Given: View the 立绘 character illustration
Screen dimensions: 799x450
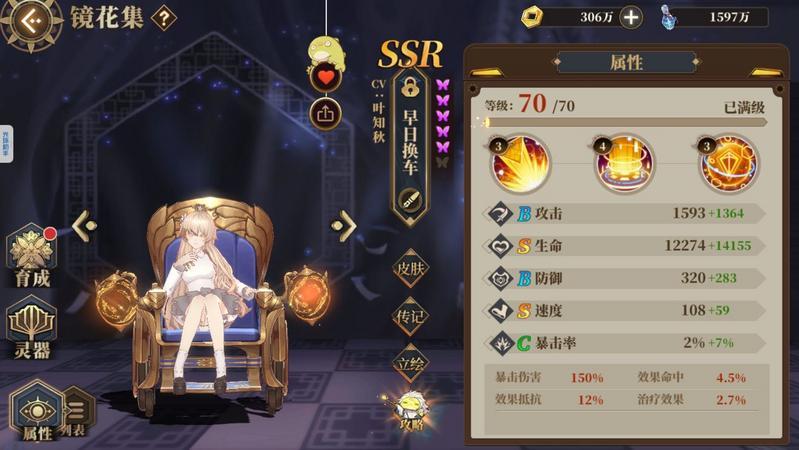Looking at the screenshot, I should [410, 363].
